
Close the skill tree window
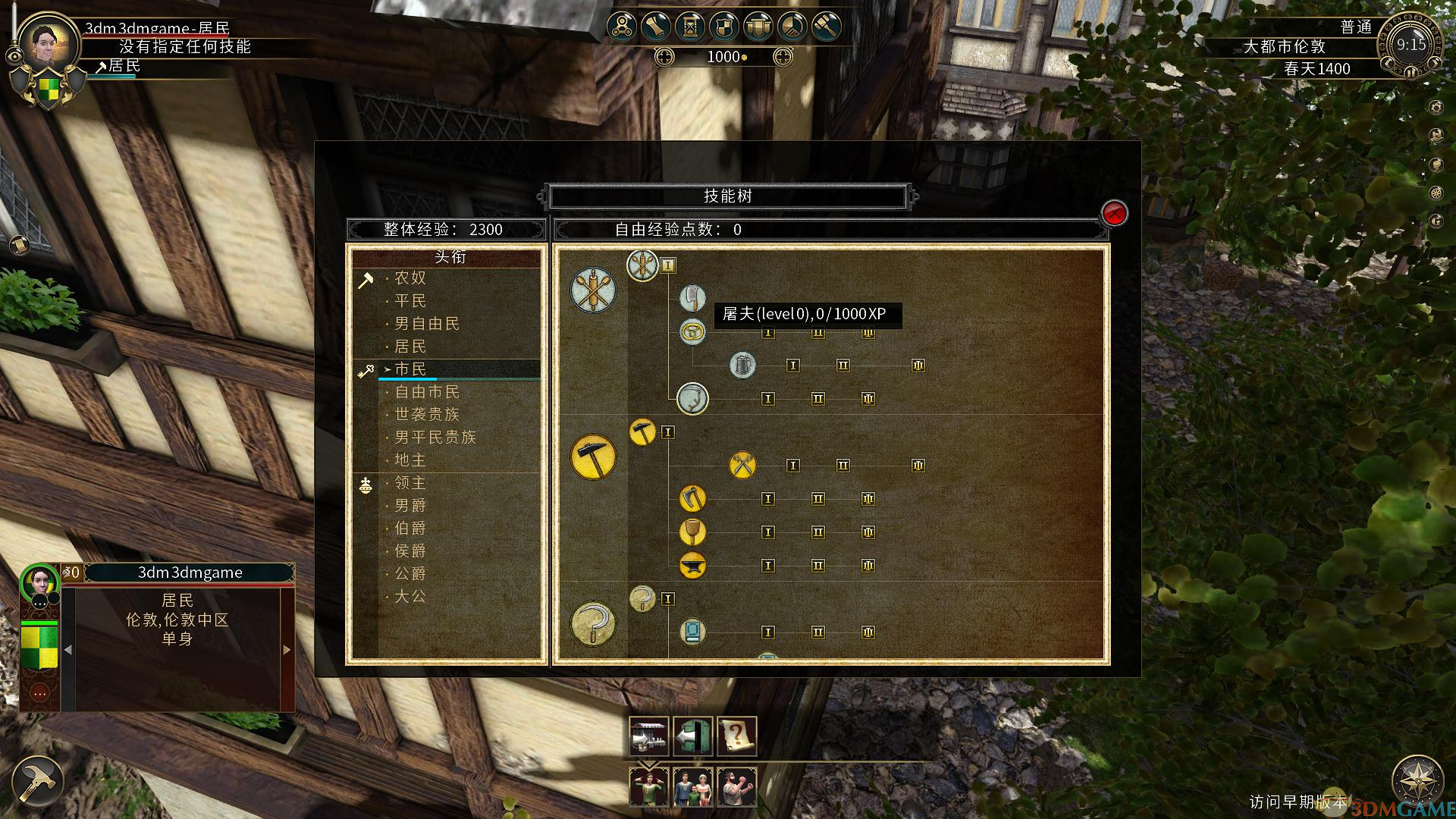(x=1114, y=214)
